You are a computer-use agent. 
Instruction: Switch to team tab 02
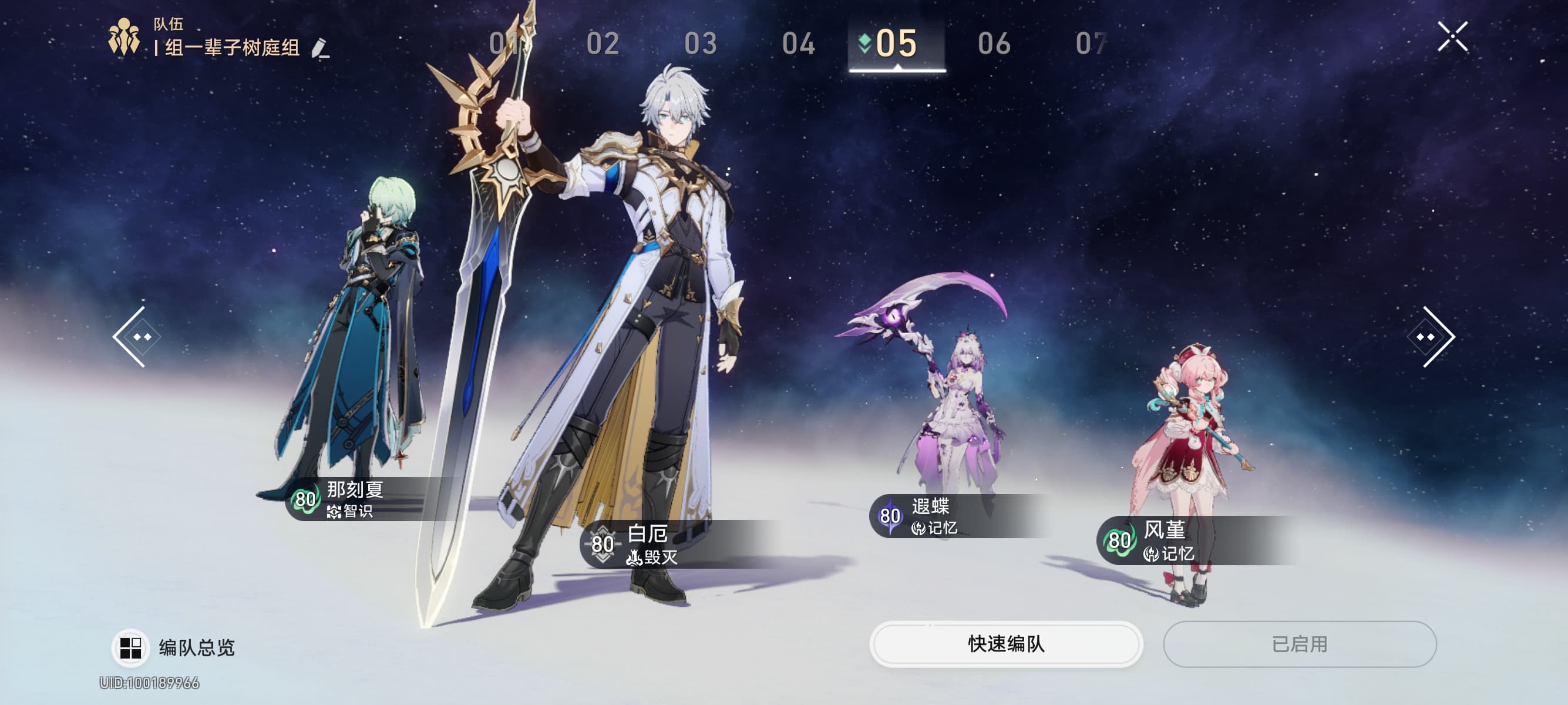pyautogui.click(x=603, y=44)
